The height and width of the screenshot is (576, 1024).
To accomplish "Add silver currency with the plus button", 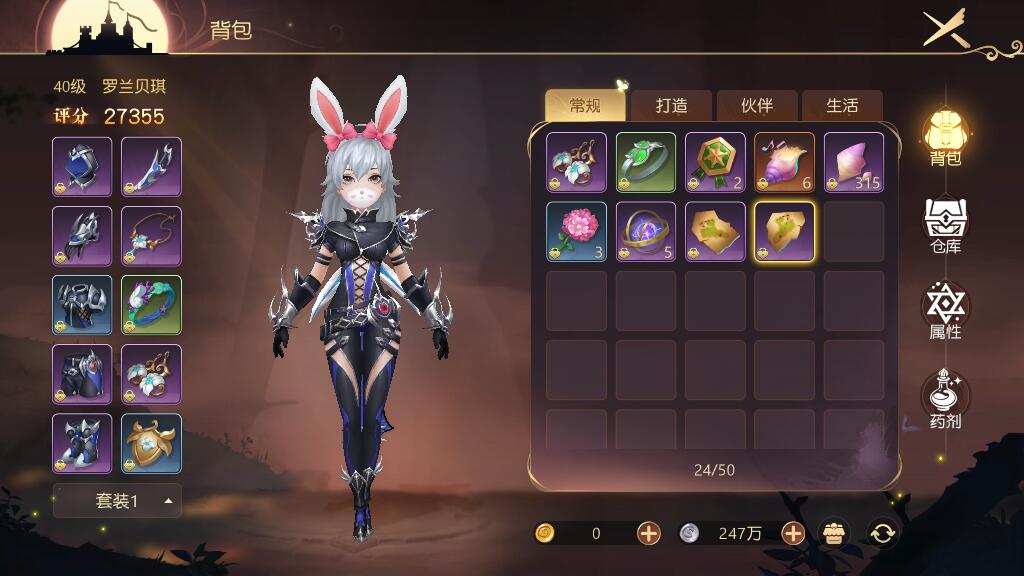I will 793,533.
